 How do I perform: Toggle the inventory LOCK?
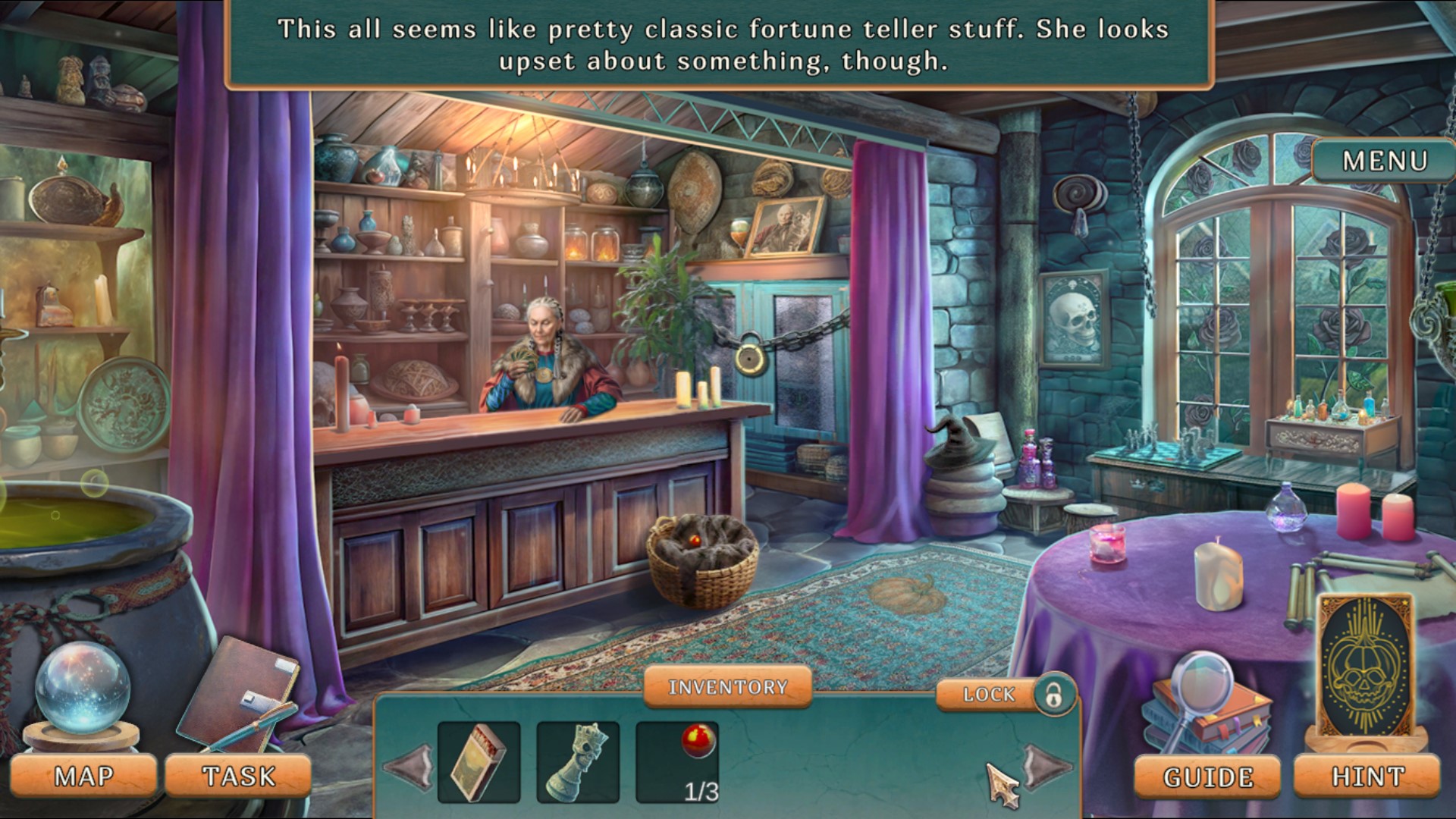[1006, 694]
